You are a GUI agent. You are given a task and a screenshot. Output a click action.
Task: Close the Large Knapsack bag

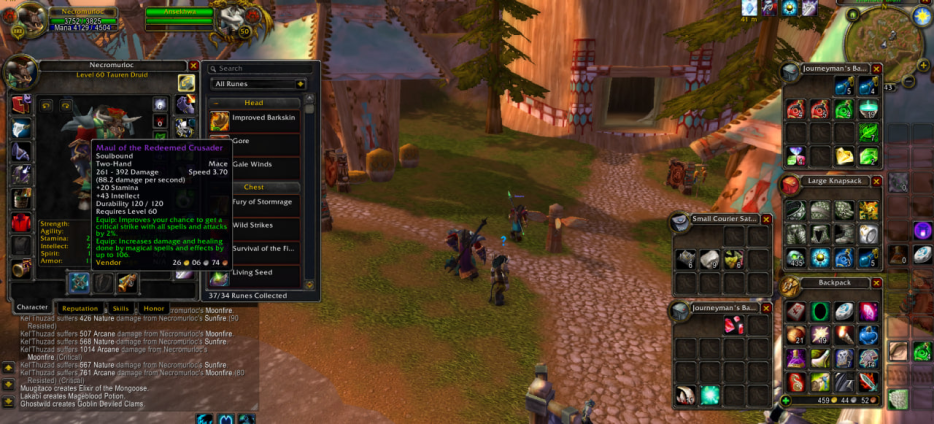(876, 182)
